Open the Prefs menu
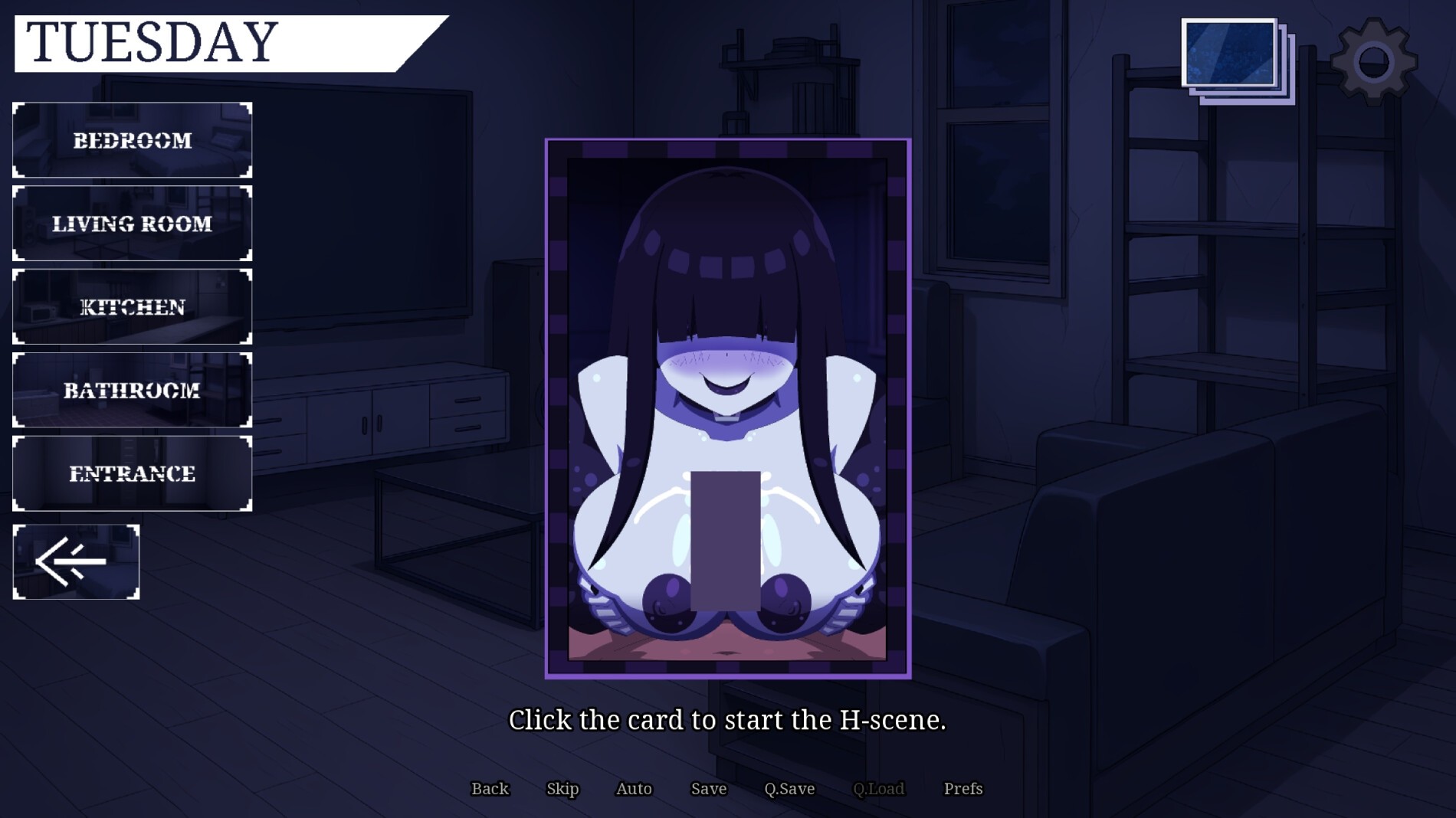This screenshot has width=1456, height=818. pyautogui.click(x=962, y=789)
